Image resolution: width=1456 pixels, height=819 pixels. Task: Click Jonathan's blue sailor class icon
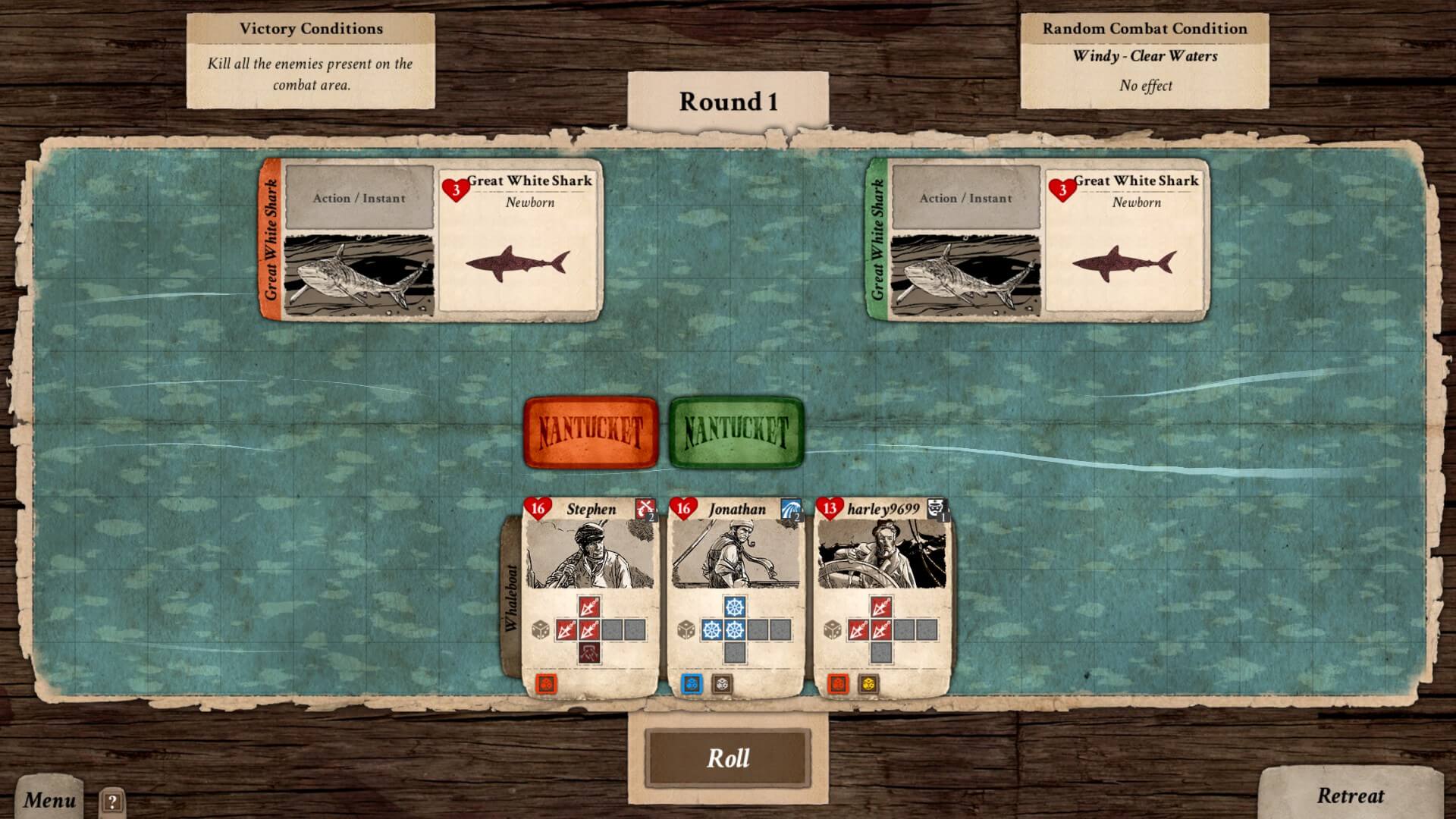point(791,509)
